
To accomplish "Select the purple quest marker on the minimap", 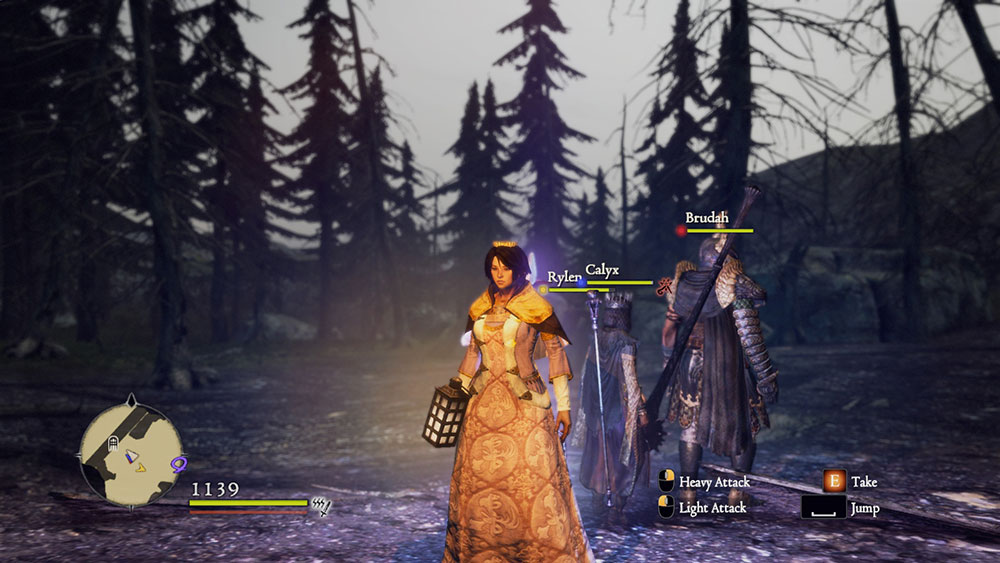I will click(x=180, y=463).
